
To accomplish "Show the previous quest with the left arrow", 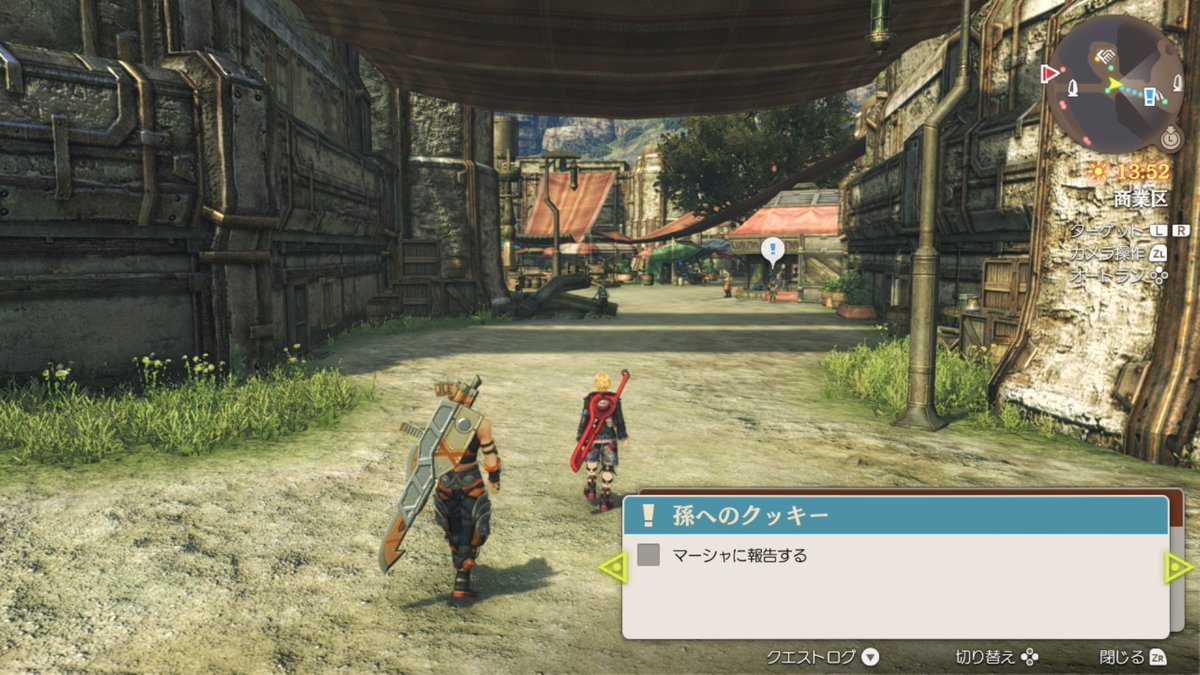I will pyautogui.click(x=612, y=568).
